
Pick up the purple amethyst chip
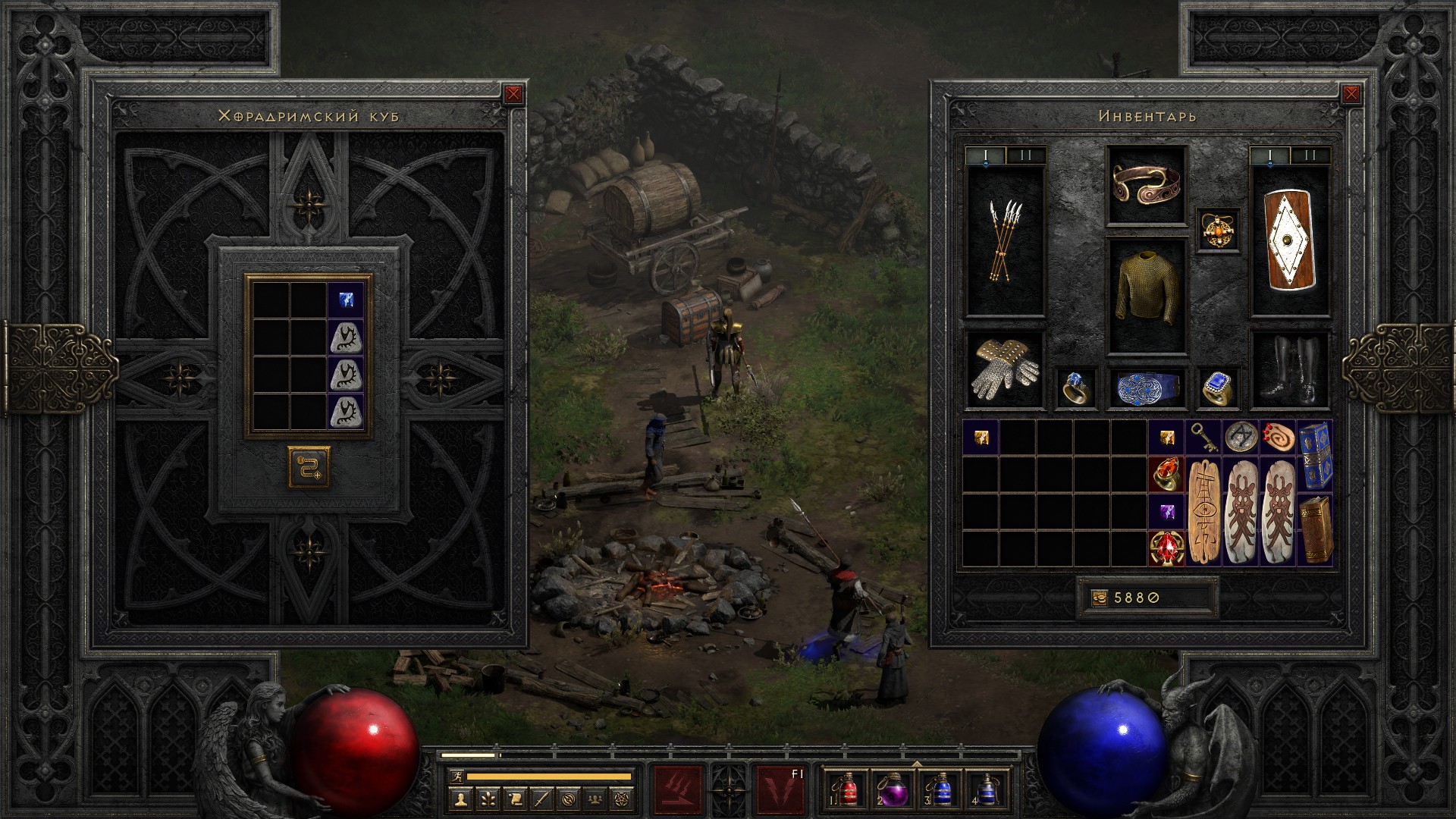1166,510
